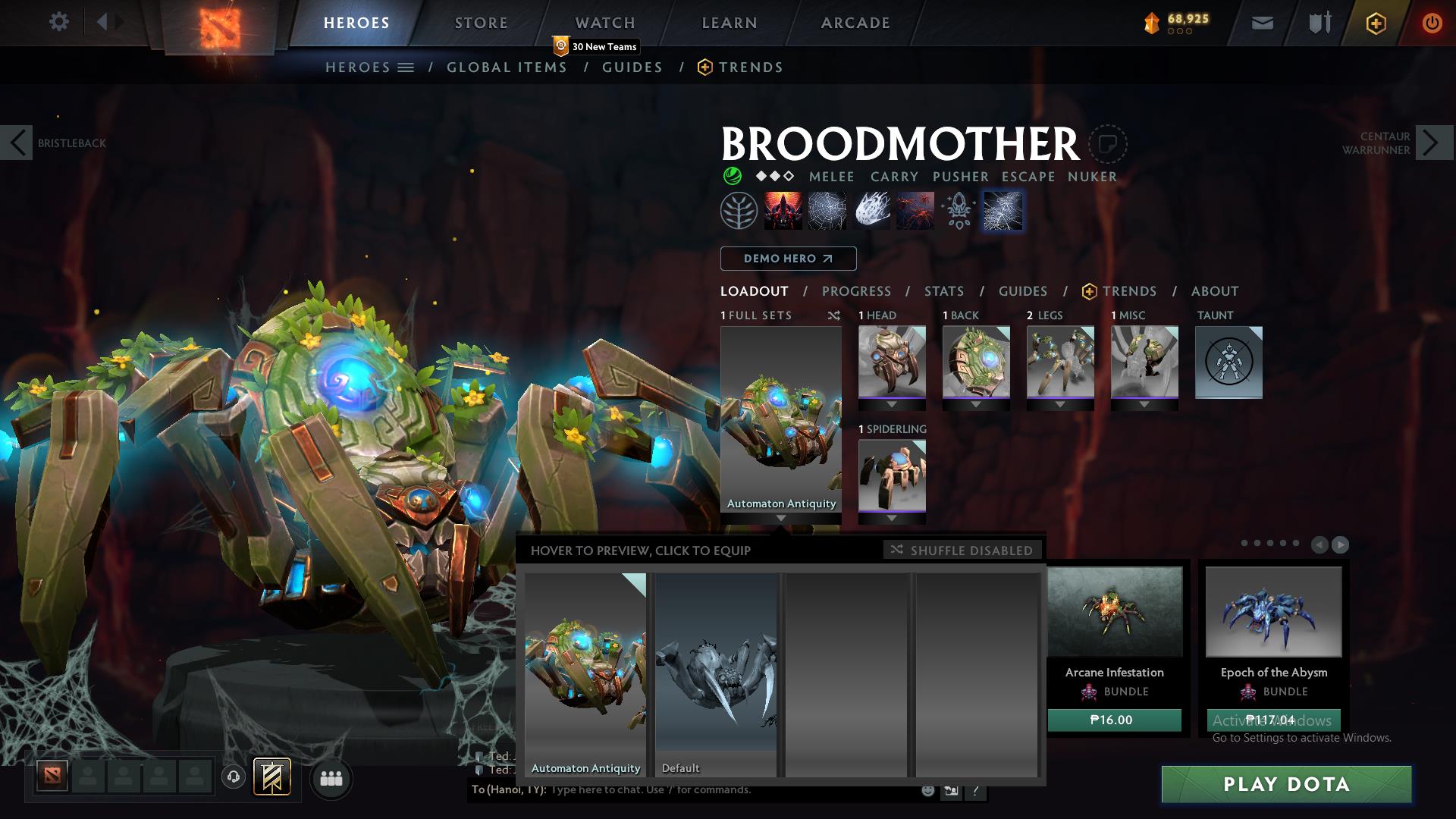
Task: Expand the Spiderling slot dropdown arrow
Action: pyautogui.click(x=892, y=517)
